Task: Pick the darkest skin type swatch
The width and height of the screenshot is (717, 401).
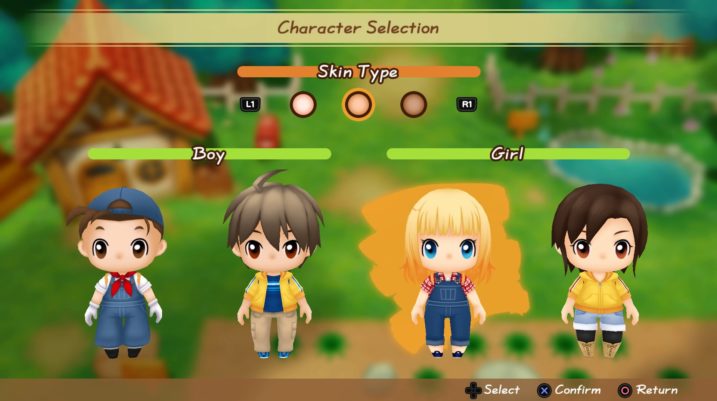Action: tap(413, 103)
